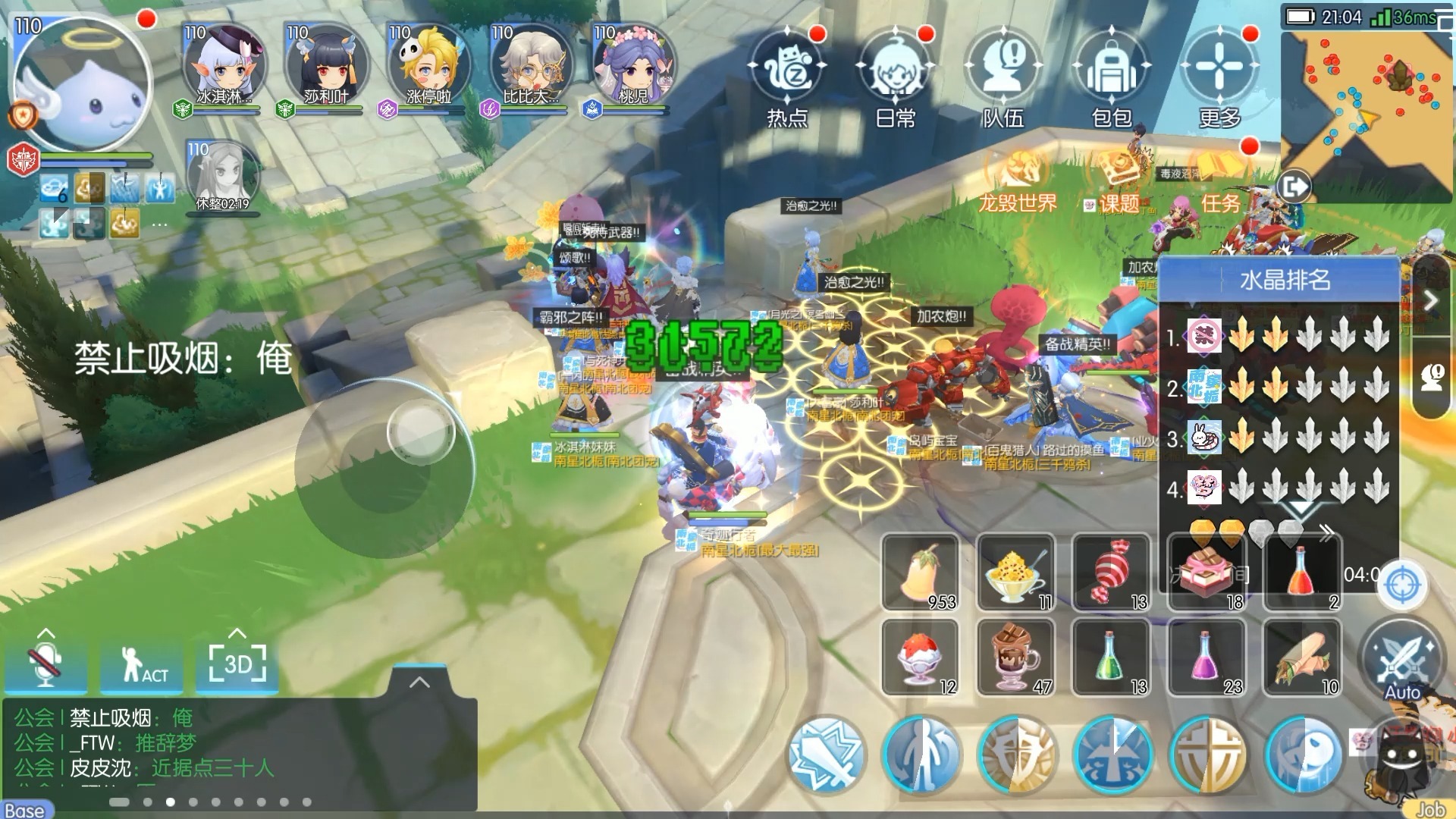
Task: Open the 任务 quest tab
Action: (1221, 202)
